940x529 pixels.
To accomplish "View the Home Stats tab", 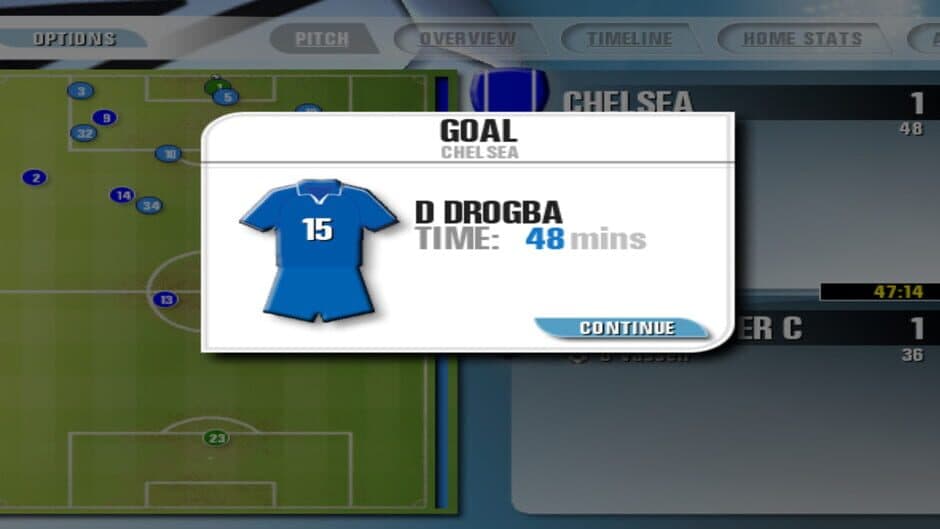I will coord(802,39).
